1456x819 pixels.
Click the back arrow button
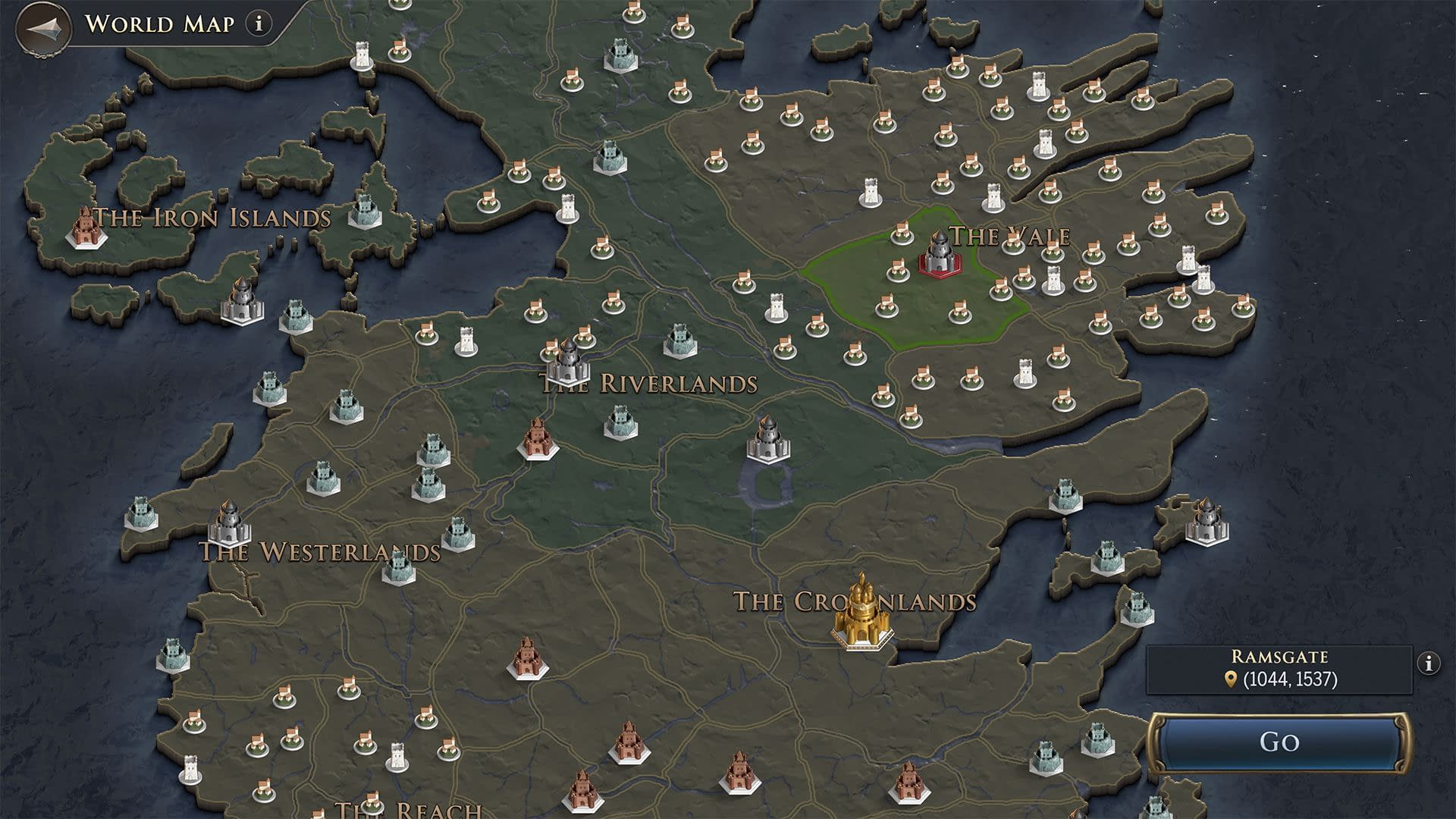click(x=42, y=28)
